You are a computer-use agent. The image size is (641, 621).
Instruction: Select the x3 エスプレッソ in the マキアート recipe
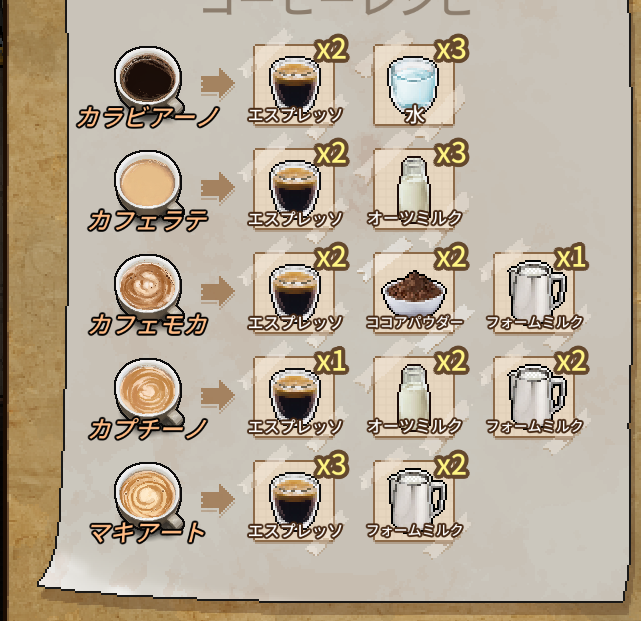click(x=294, y=499)
